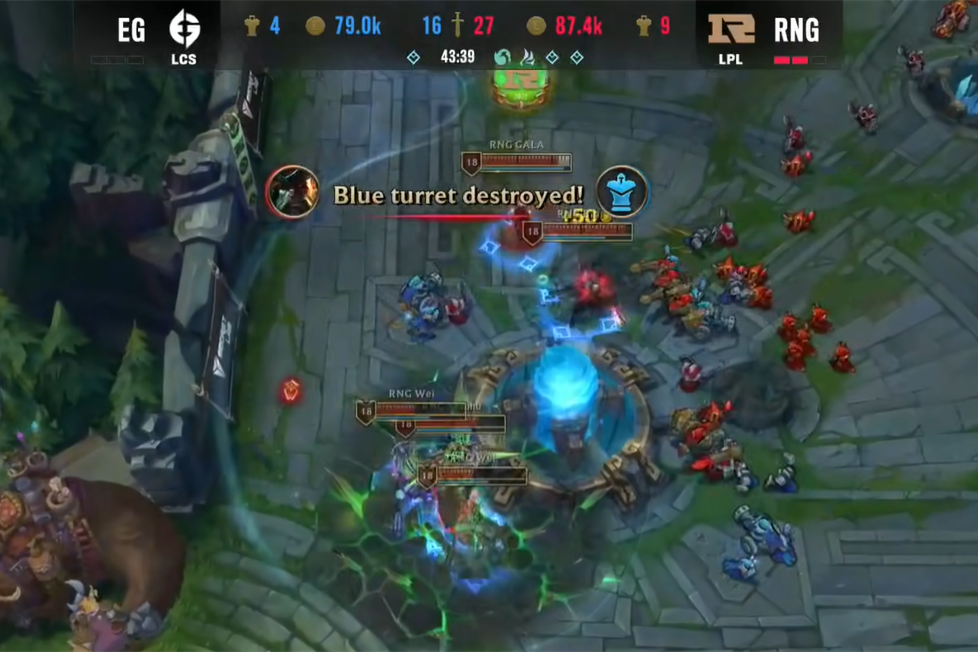978x652 pixels.
Task: Select the champion portrait in the turret-destroyed banner
Action: pos(292,192)
